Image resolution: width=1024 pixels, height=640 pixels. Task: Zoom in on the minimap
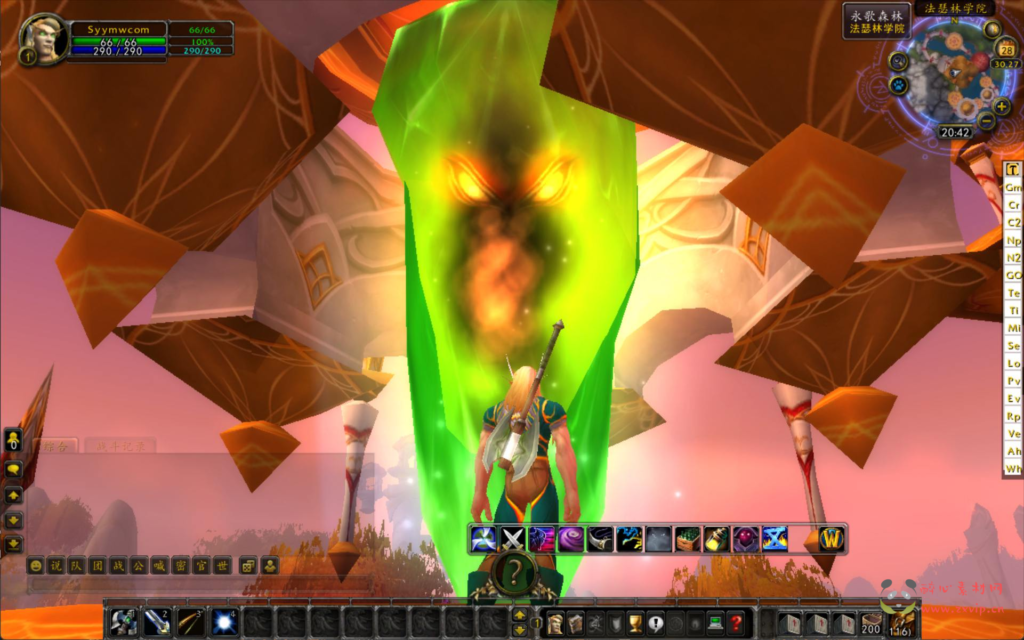(x=1002, y=106)
